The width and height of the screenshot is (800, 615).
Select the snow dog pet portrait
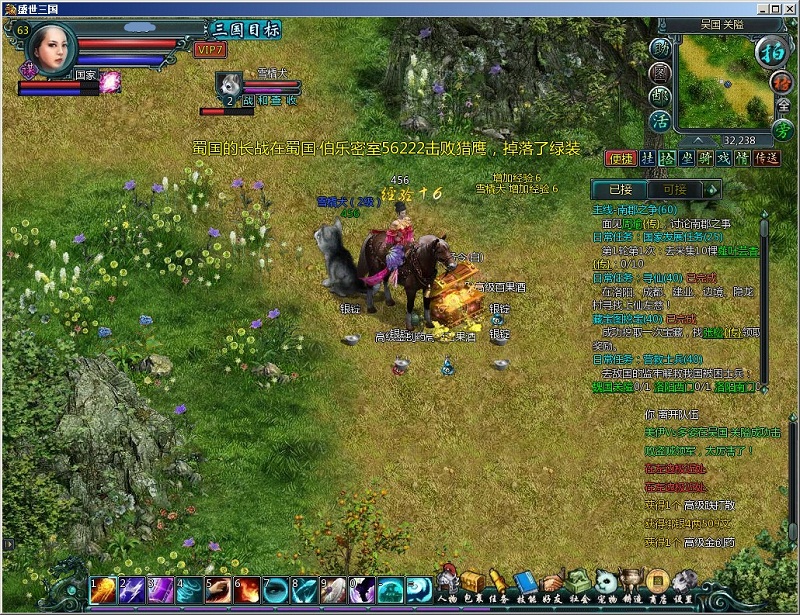click(x=229, y=84)
